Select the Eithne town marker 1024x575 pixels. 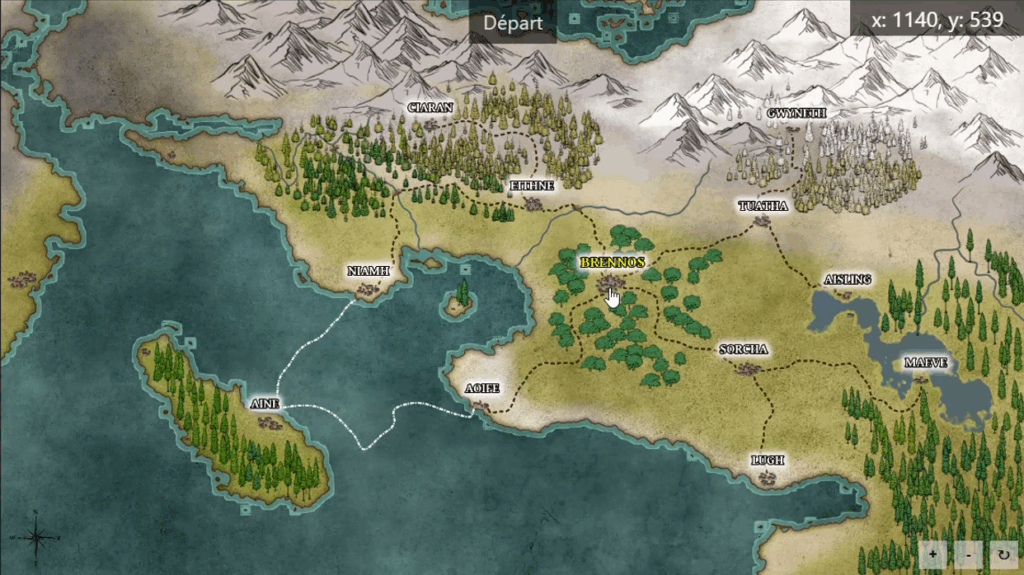coord(532,203)
